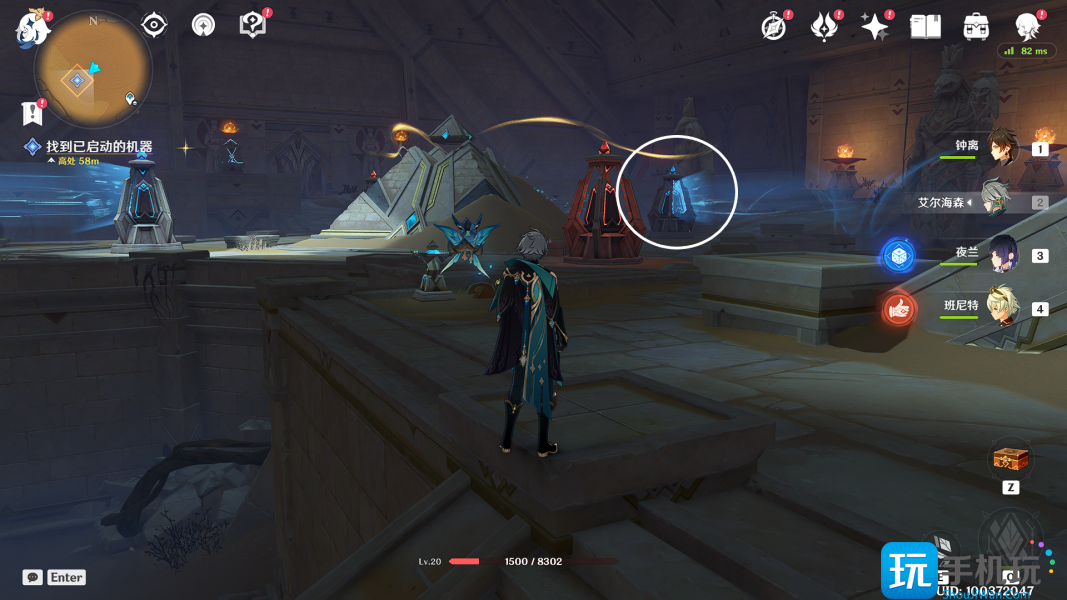1067x600 pixels.
Task: Open the adventurer handbook book icon
Action: 925,27
